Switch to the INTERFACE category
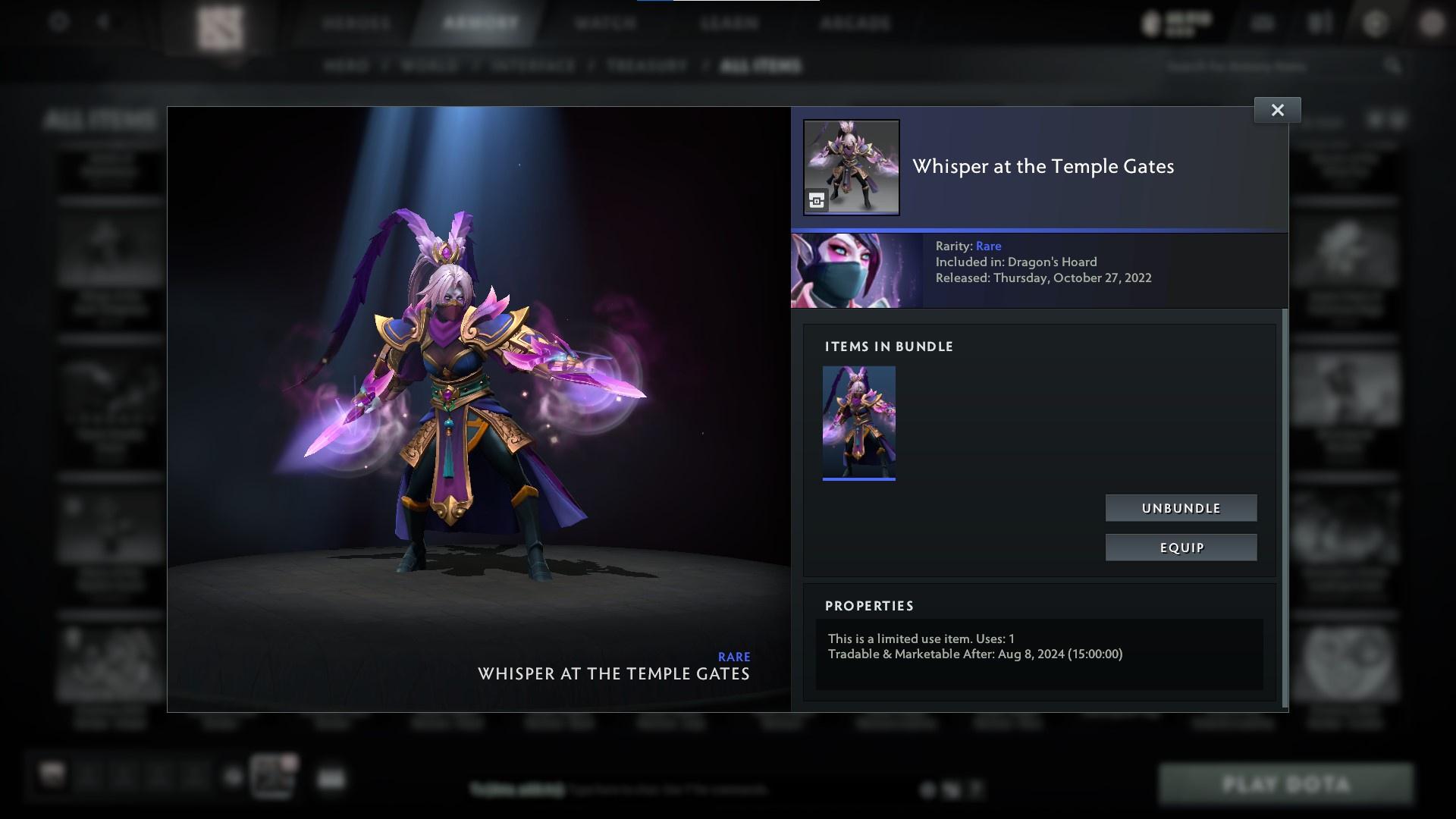1456x819 pixels. [x=532, y=66]
